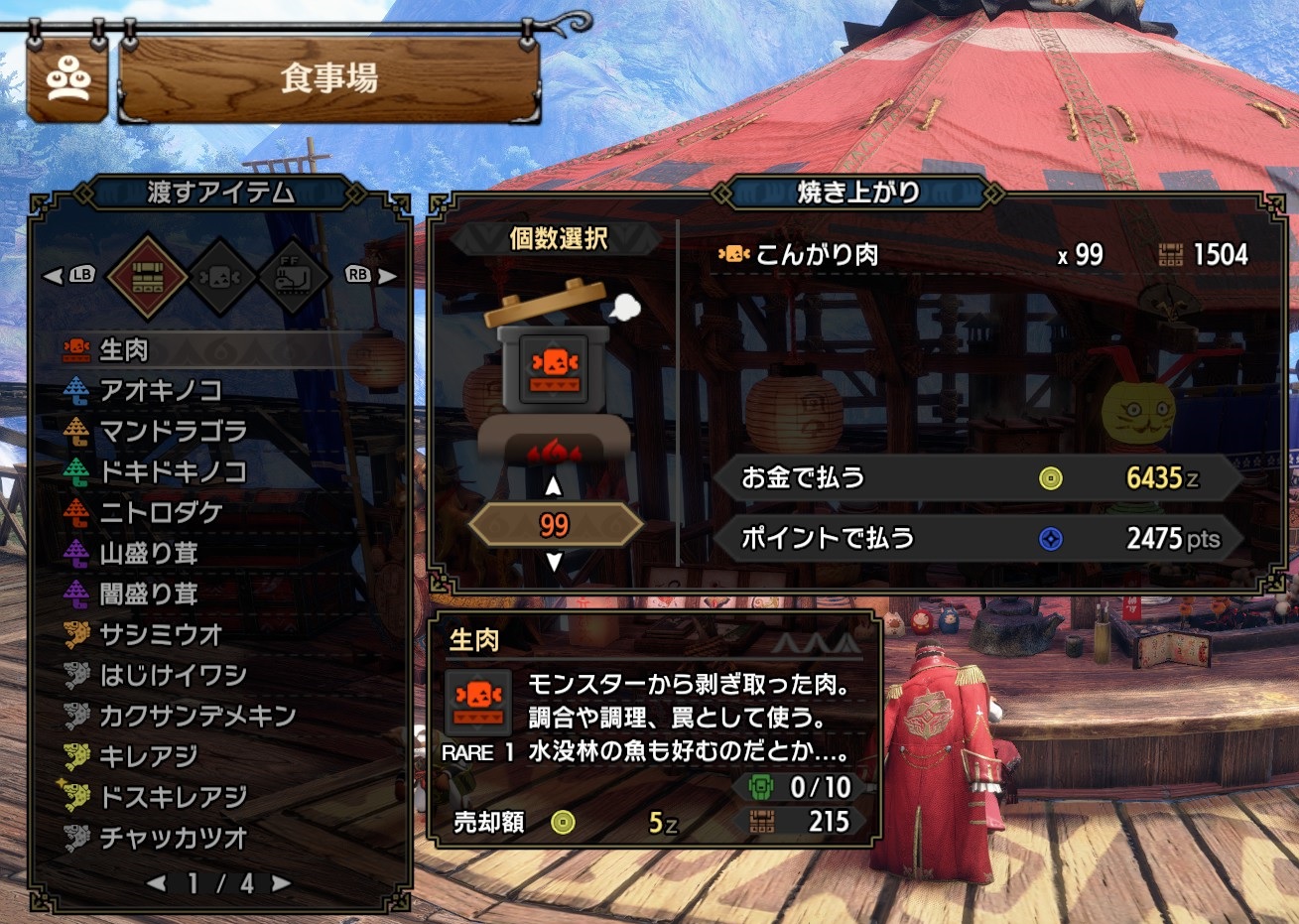
Task: Select はじけイワシ from the list
Action: [x=172, y=675]
